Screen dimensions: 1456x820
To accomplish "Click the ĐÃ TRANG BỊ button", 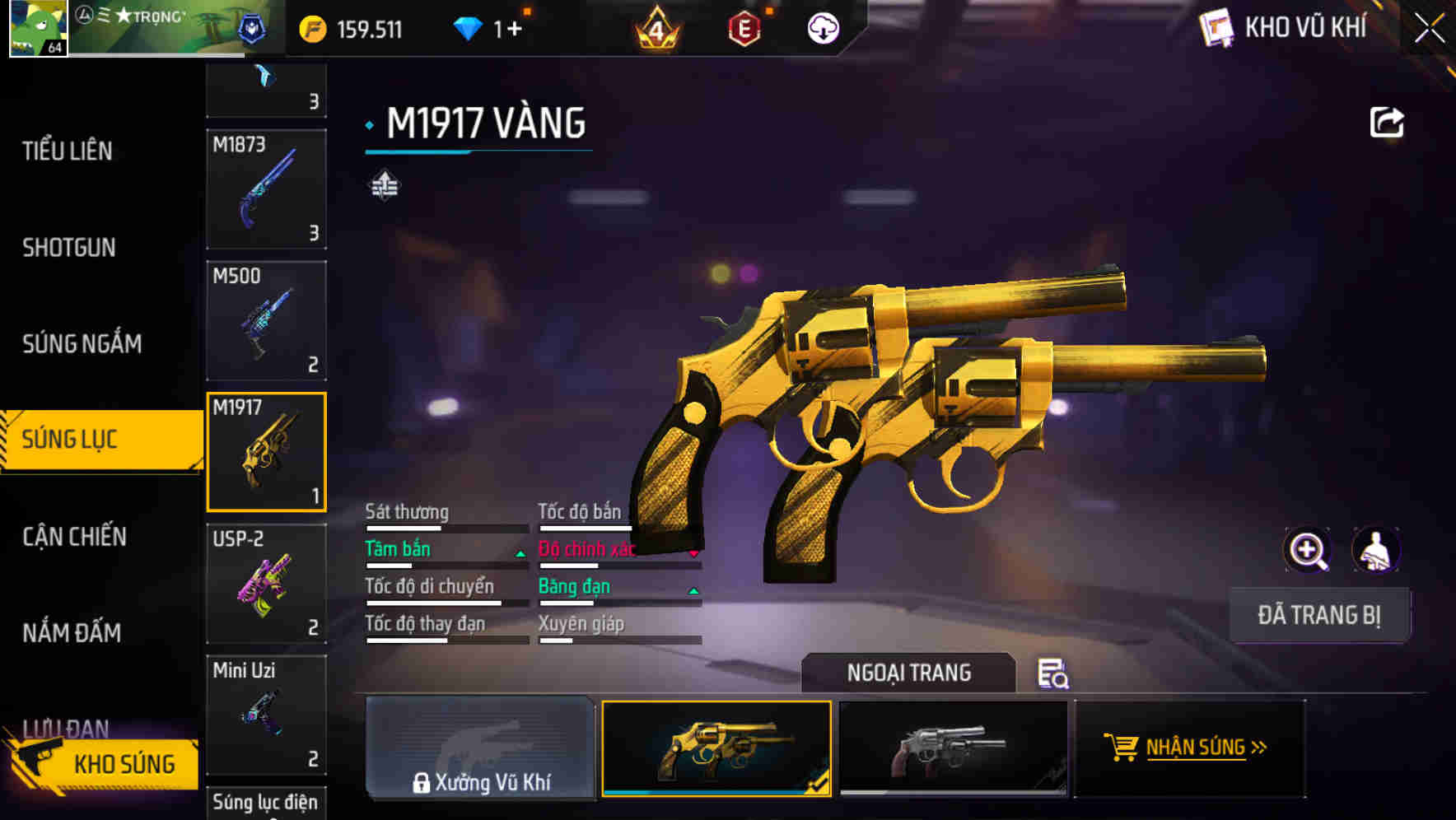I will pyautogui.click(x=1319, y=614).
